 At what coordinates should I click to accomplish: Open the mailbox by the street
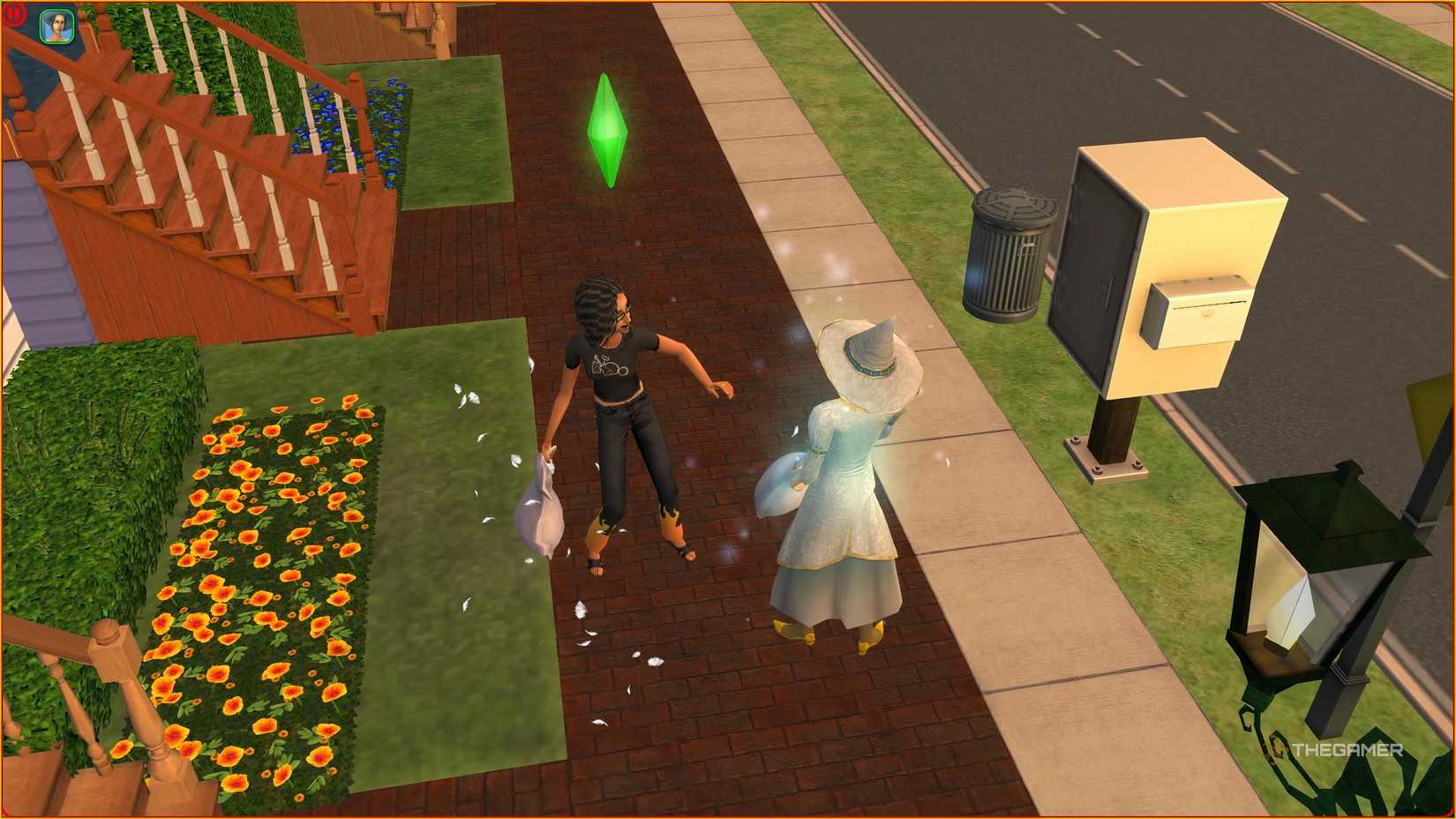1196,309
